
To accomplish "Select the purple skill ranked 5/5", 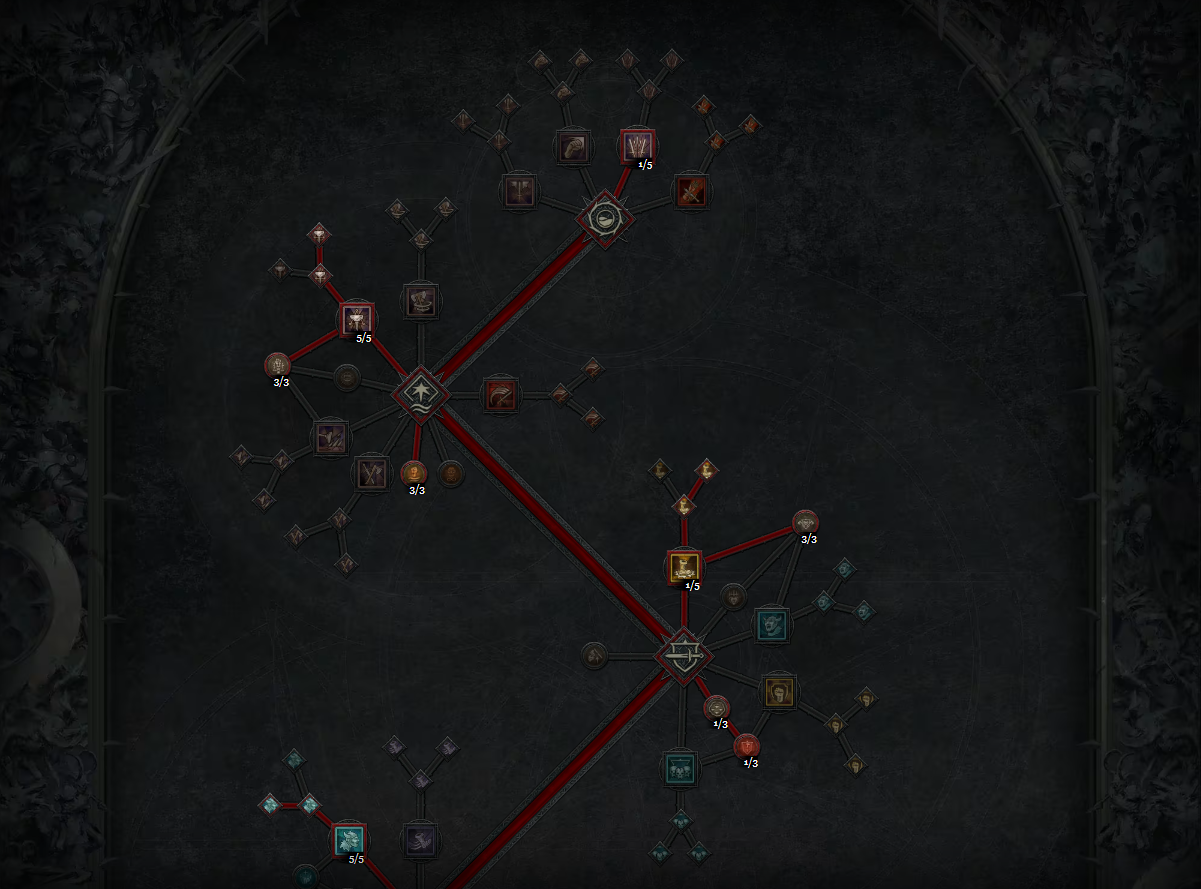I will (x=357, y=319).
